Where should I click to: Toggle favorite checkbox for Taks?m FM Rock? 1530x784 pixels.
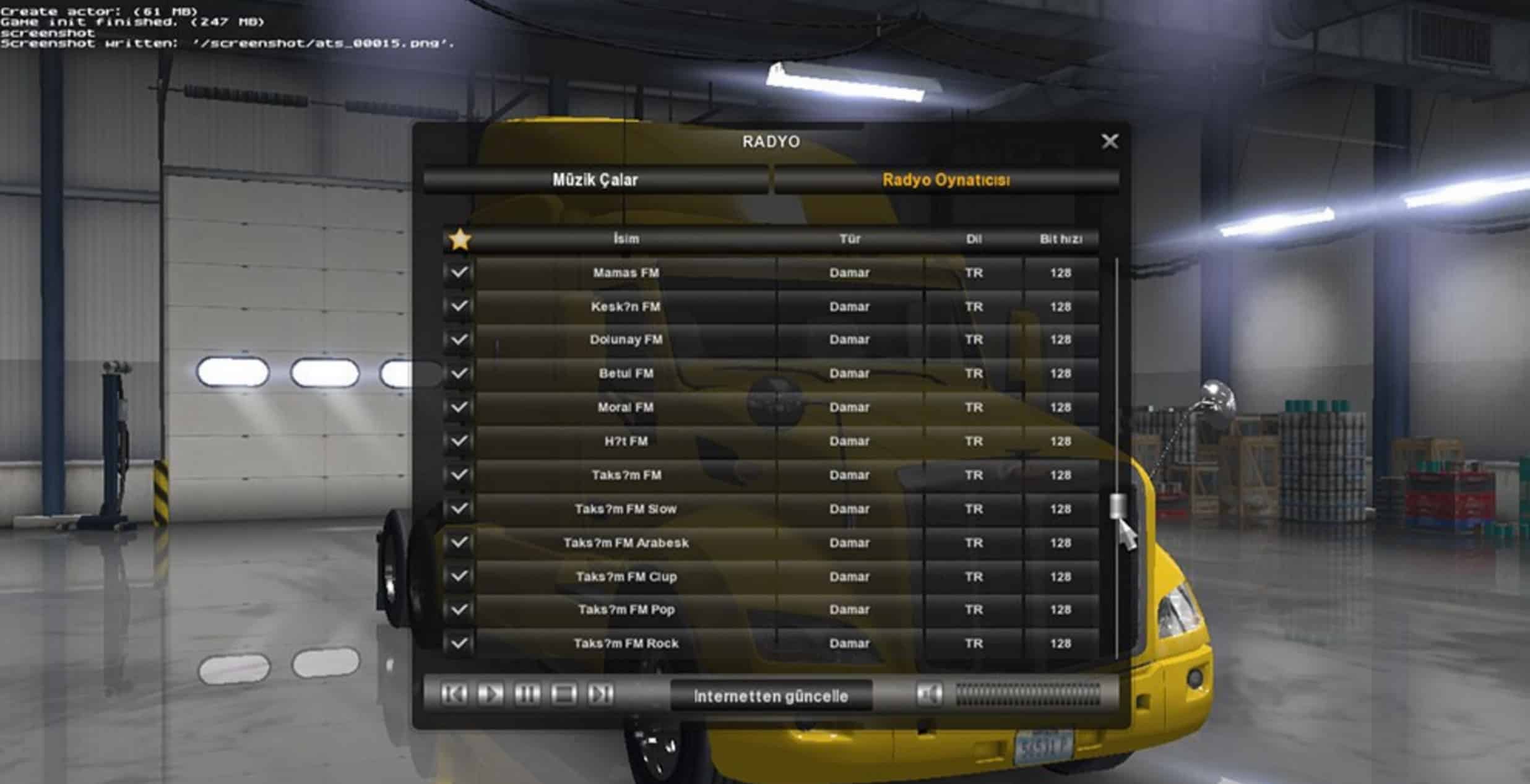click(459, 643)
